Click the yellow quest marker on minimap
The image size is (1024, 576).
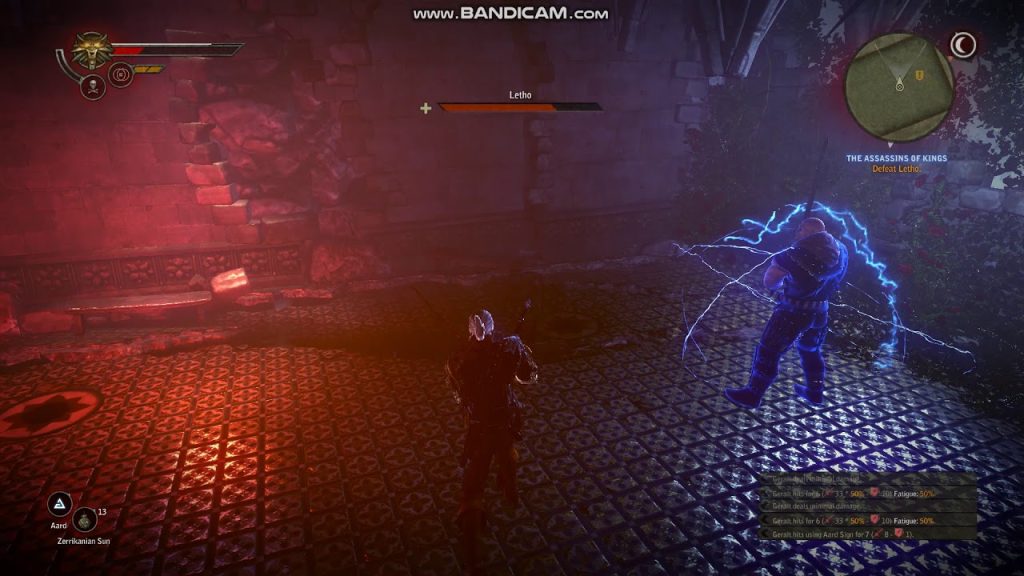tap(918, 75)
